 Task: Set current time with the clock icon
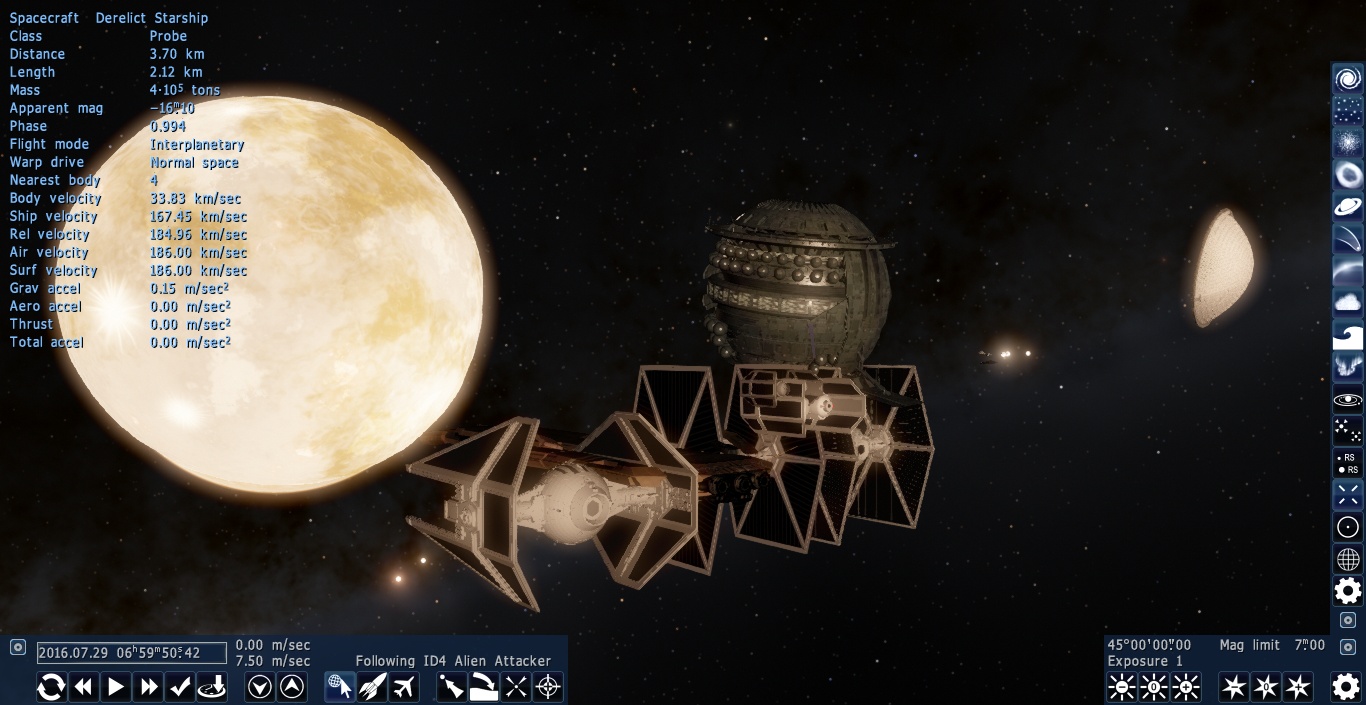pos(212,687)
